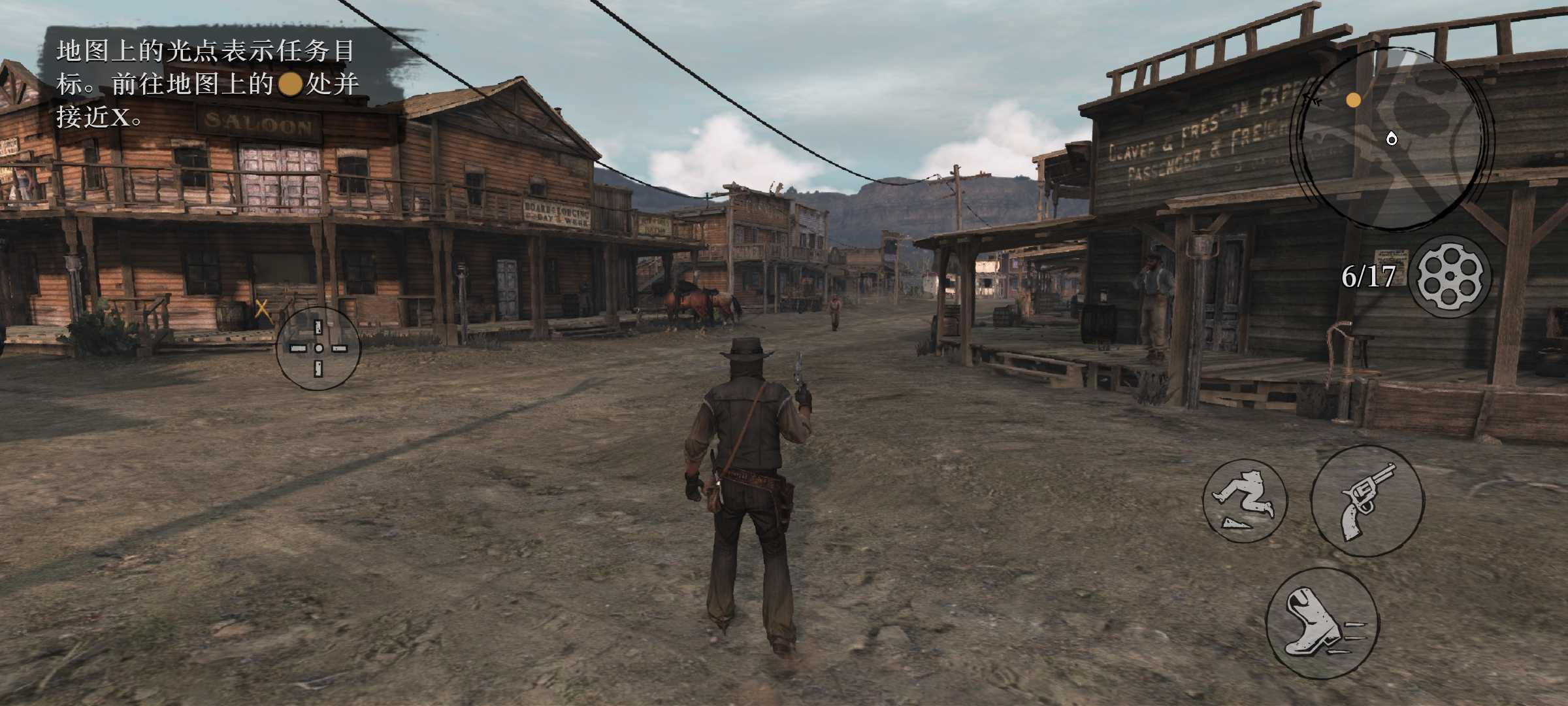The height and width of the screenshot is (706, 1568).
Task: Tap the revolver cylinder reload button
Action: point(1450,277)
